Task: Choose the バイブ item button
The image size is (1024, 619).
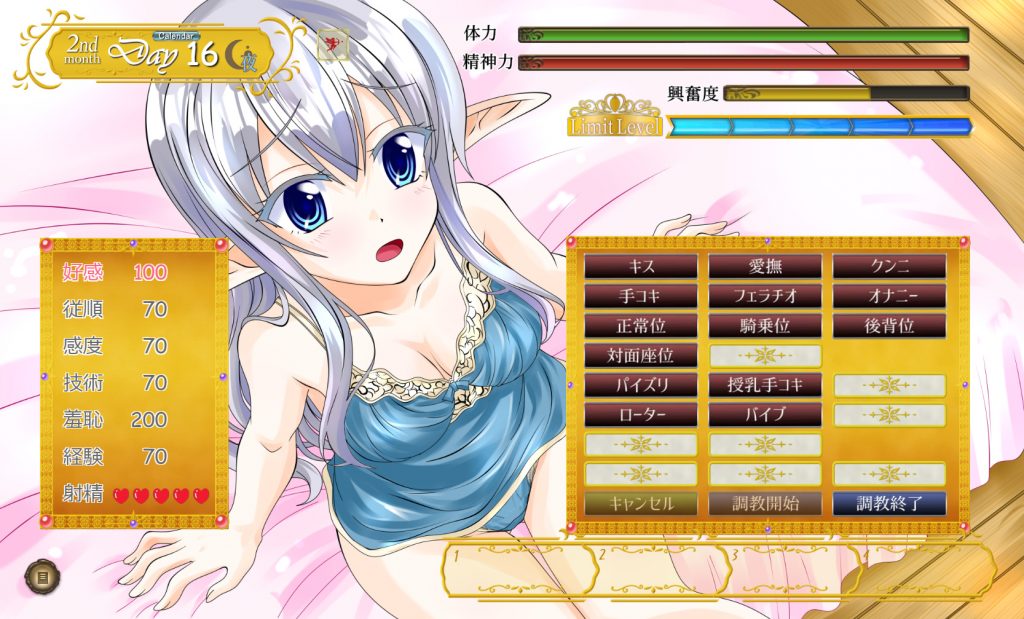Action: coord(765,414)
